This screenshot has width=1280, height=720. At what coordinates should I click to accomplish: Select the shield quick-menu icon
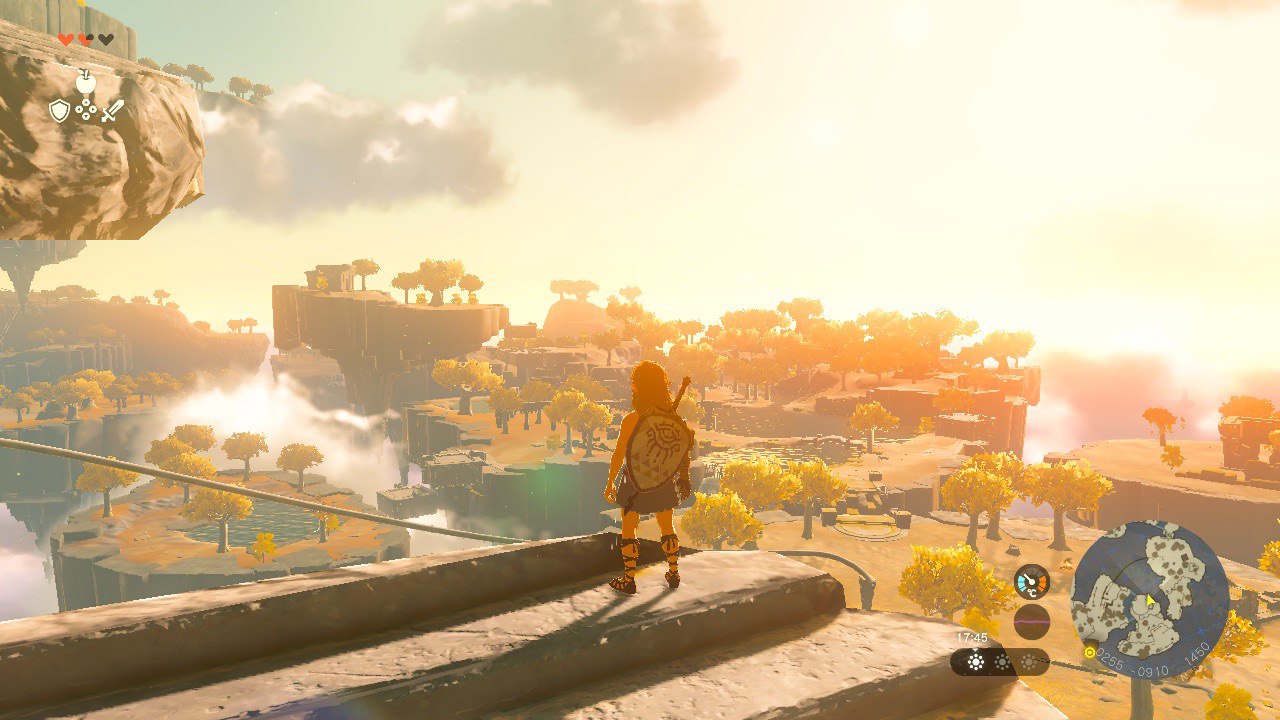(x=60, y=110)
